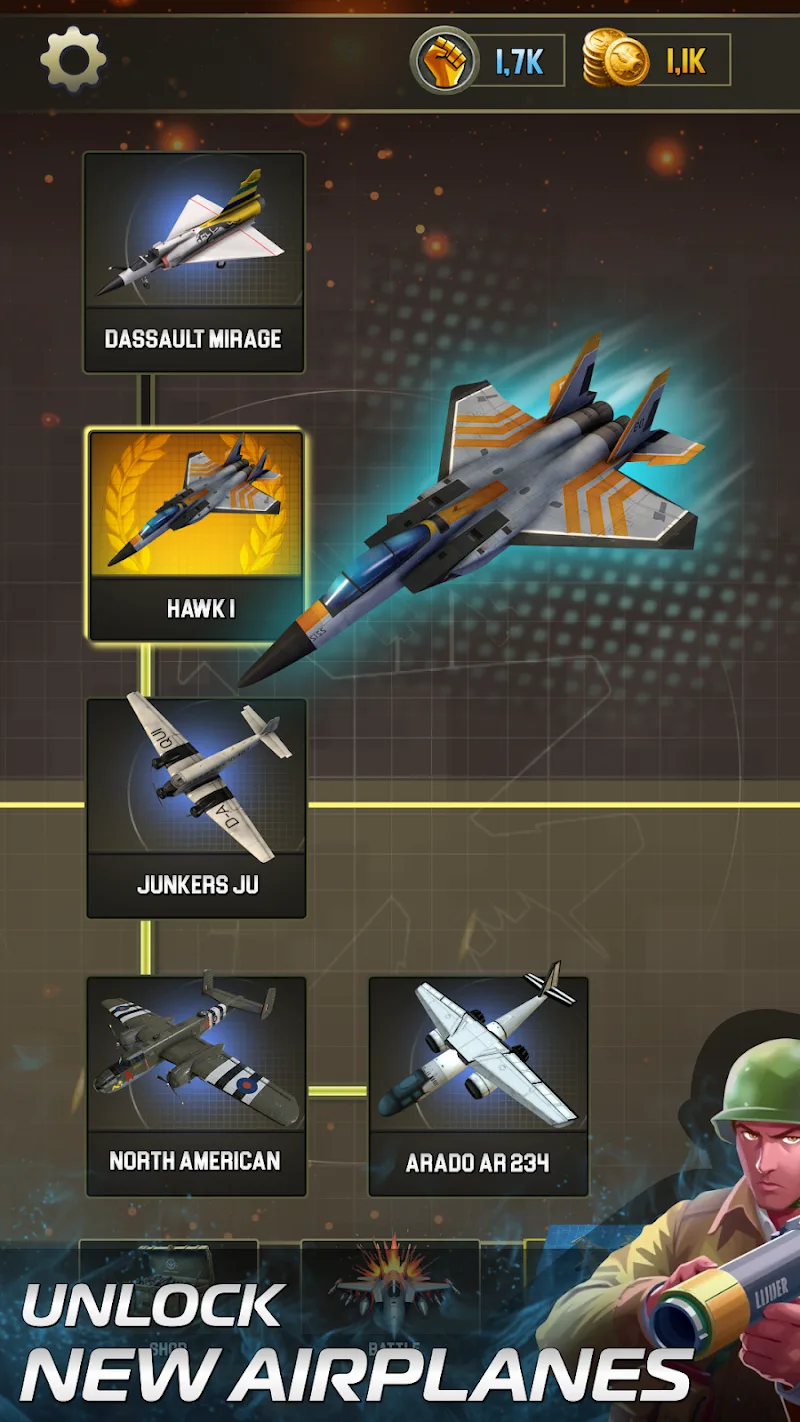Pick the Junkers Ju airplane tile

click(x=196, y=807)
